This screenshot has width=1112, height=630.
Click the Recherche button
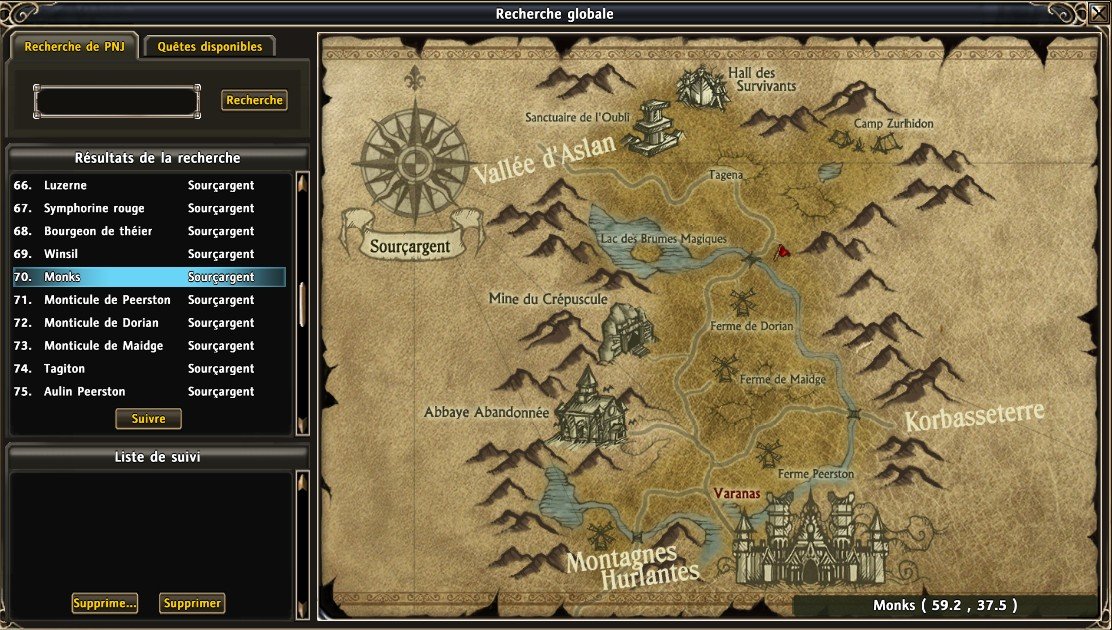tap(254, 101)
